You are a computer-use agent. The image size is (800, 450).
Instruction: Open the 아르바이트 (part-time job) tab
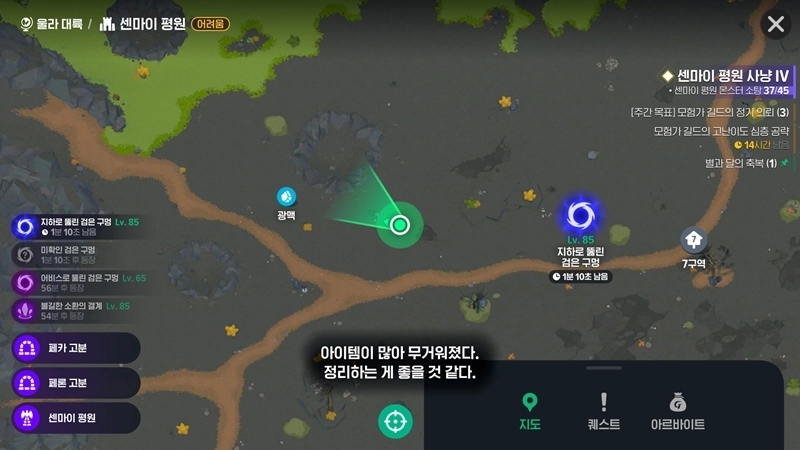(x=677, y=411)
